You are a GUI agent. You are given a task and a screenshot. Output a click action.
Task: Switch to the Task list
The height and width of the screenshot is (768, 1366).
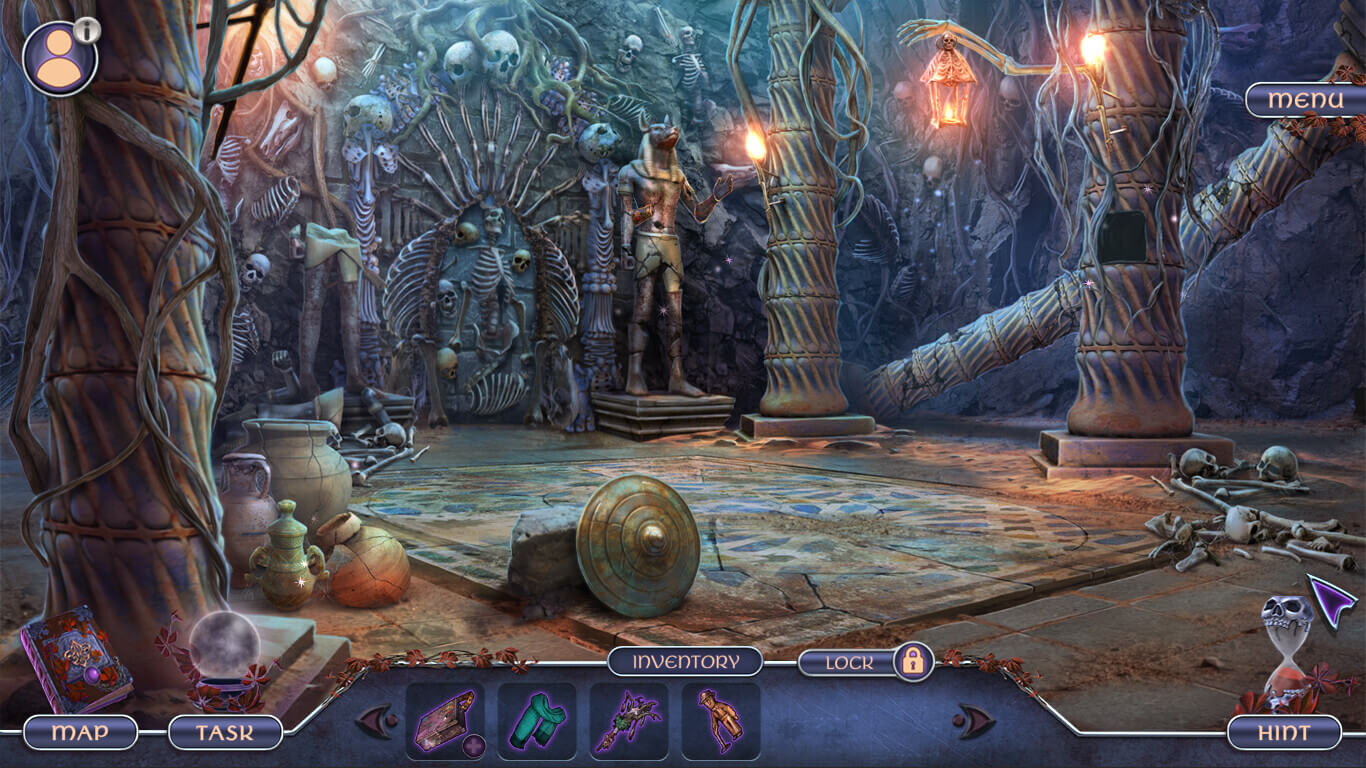(222, 730)
